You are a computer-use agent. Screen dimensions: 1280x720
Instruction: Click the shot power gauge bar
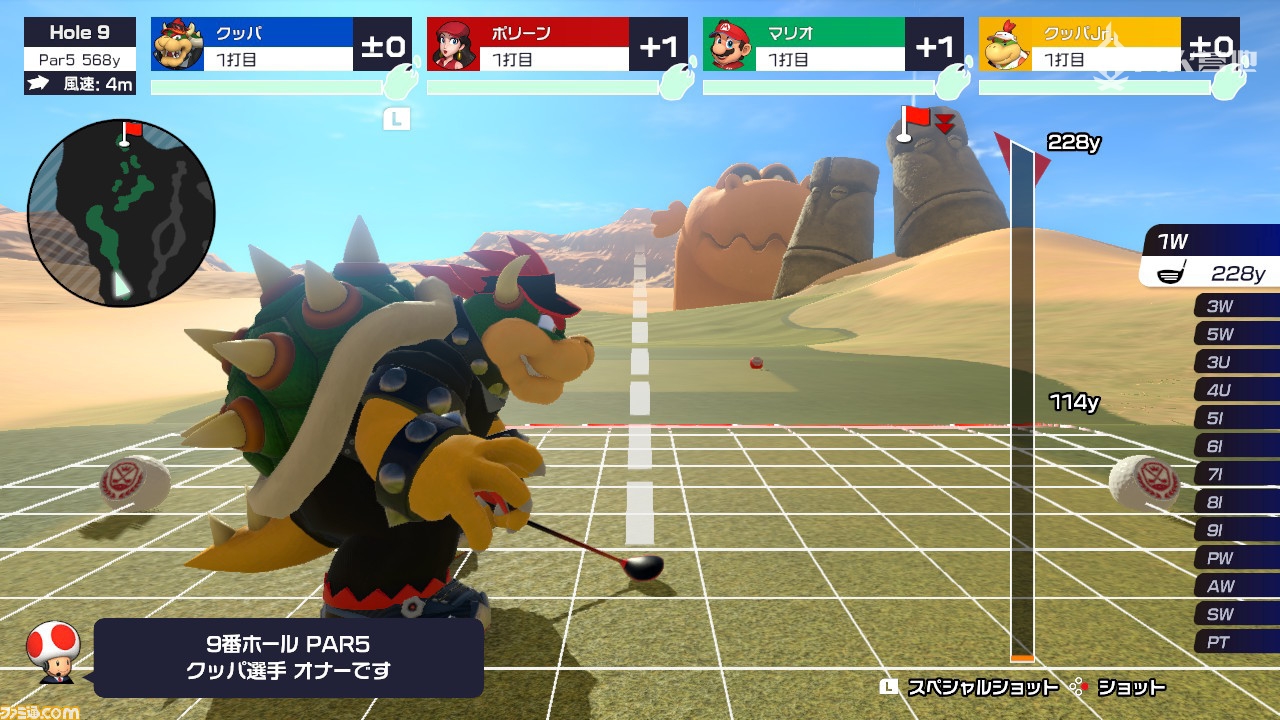tap(1022, 400)
